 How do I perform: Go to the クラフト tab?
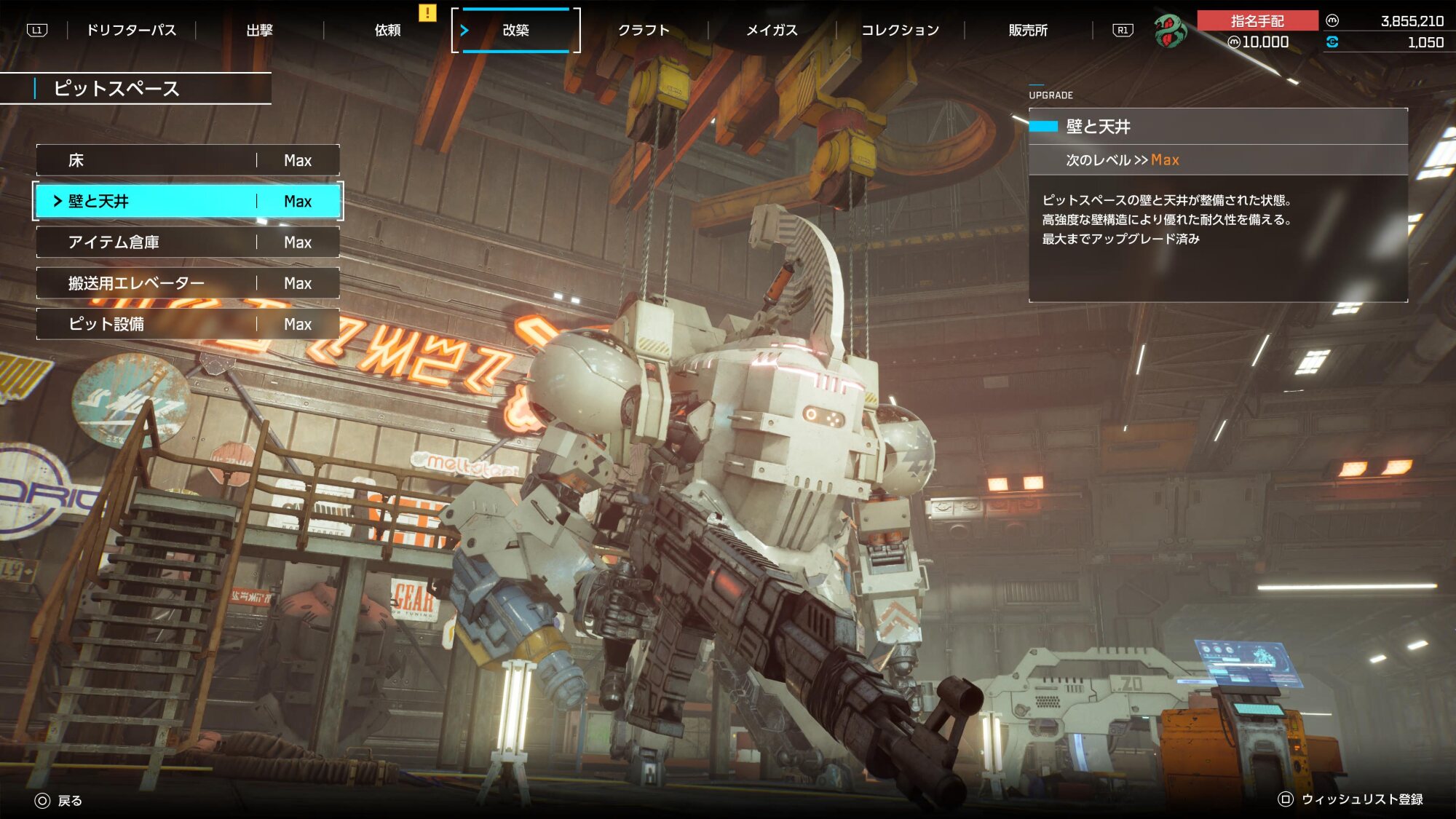click(644, 31)
